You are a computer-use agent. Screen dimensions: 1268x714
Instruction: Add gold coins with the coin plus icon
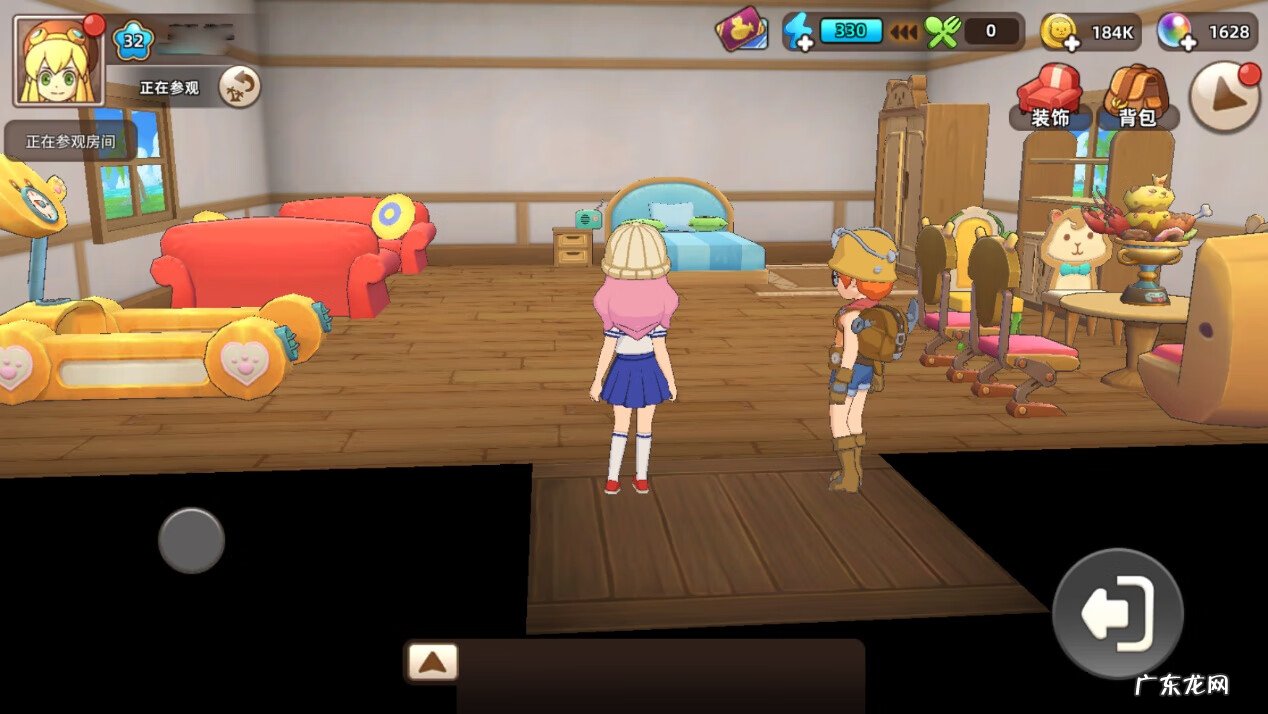click(1058, 32)
